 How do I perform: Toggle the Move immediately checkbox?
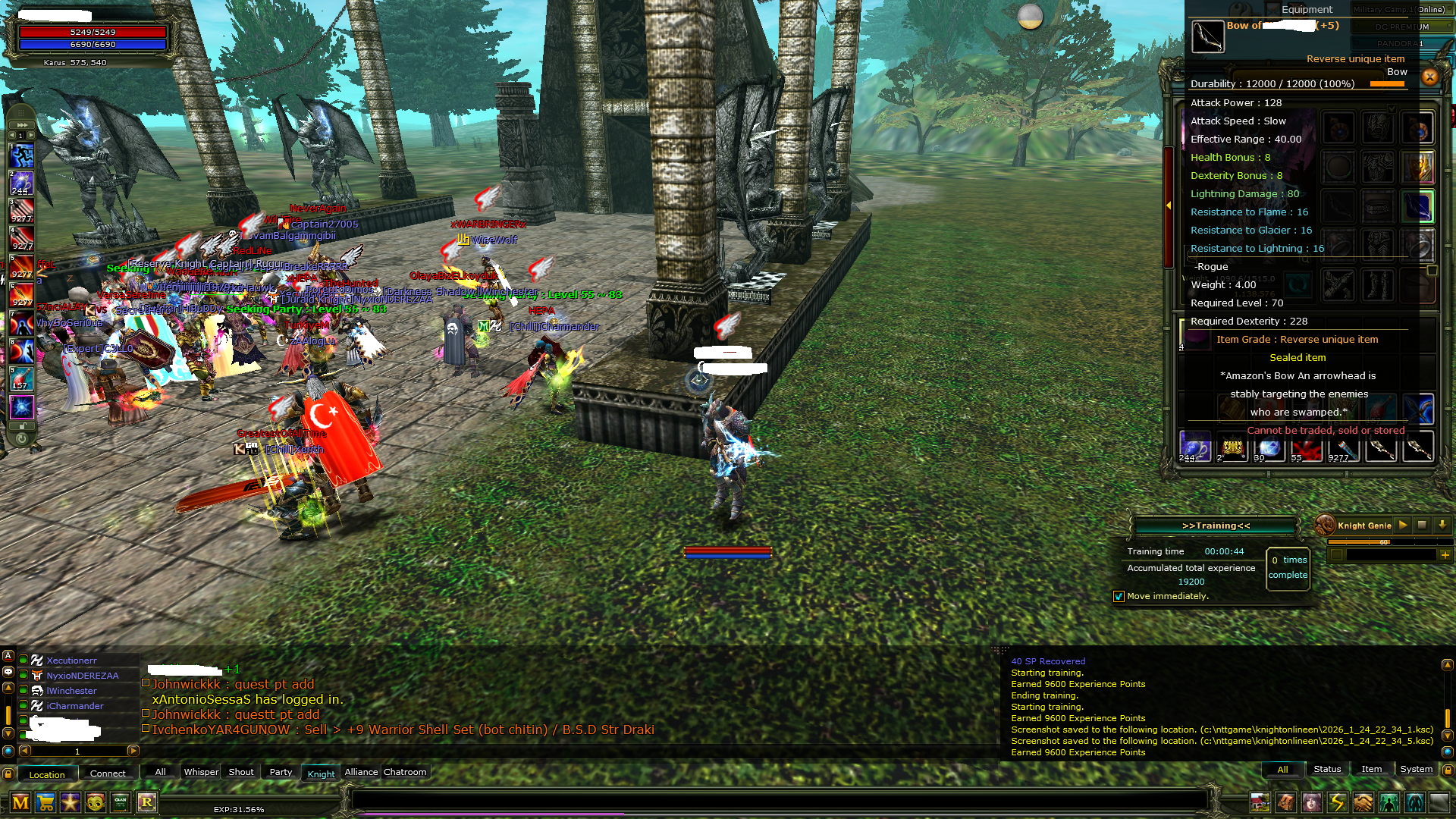coord(1119,597)
